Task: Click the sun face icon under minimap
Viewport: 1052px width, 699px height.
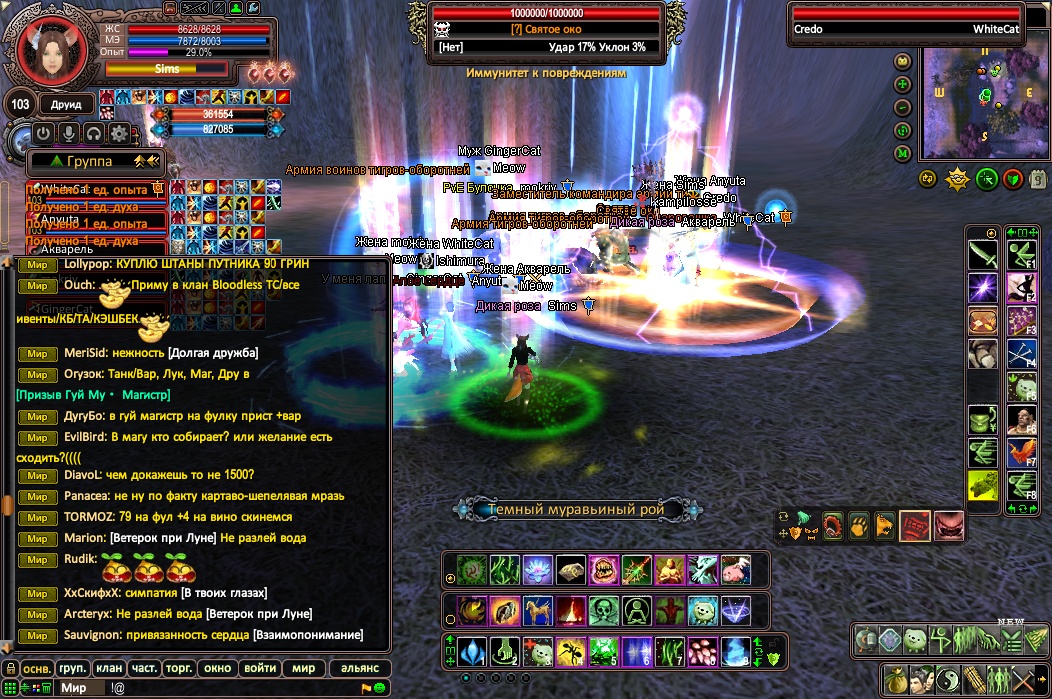Action: pyautogui.click(x=957, y=179)
